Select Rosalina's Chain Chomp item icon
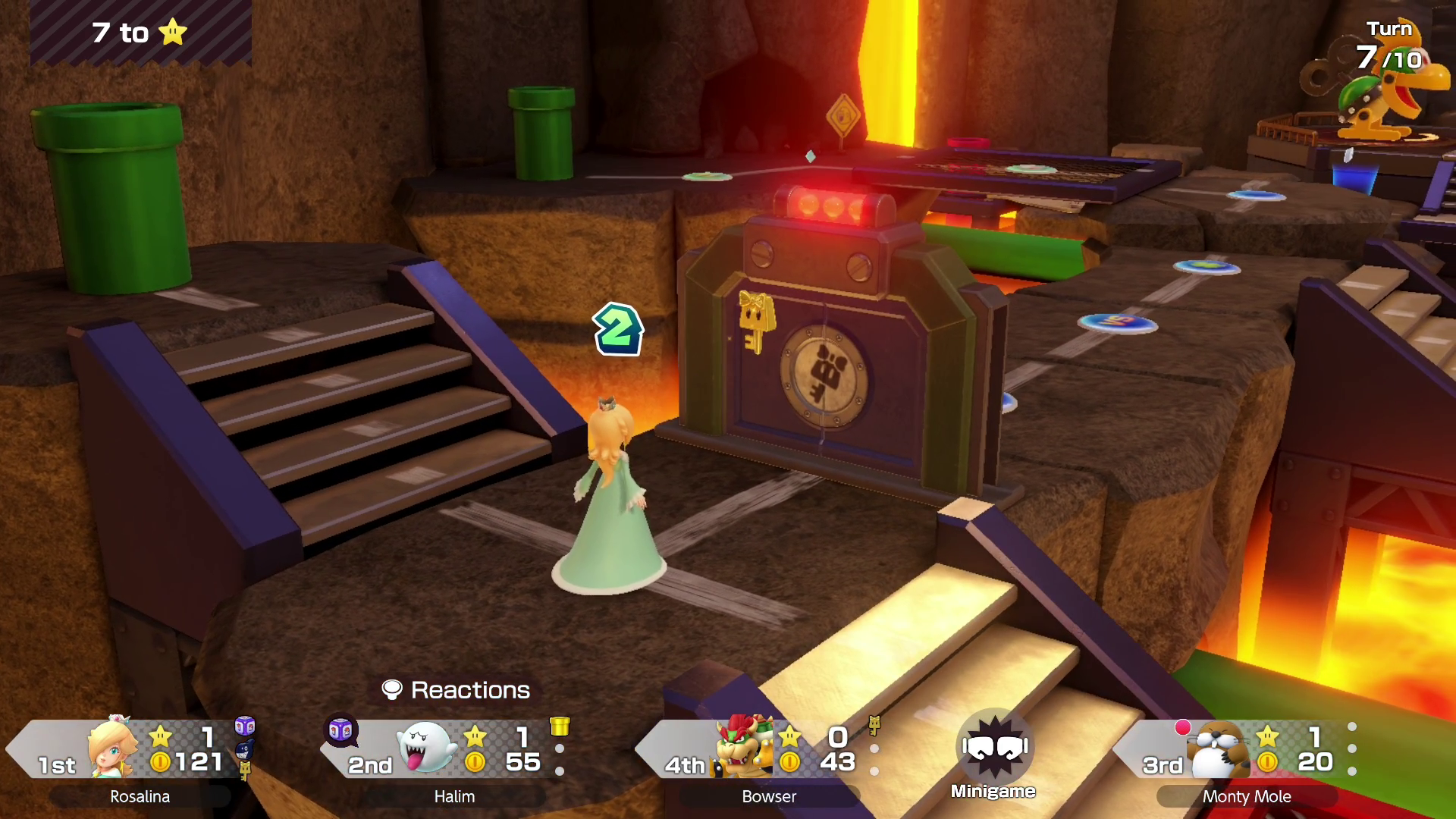 point(244,749)
